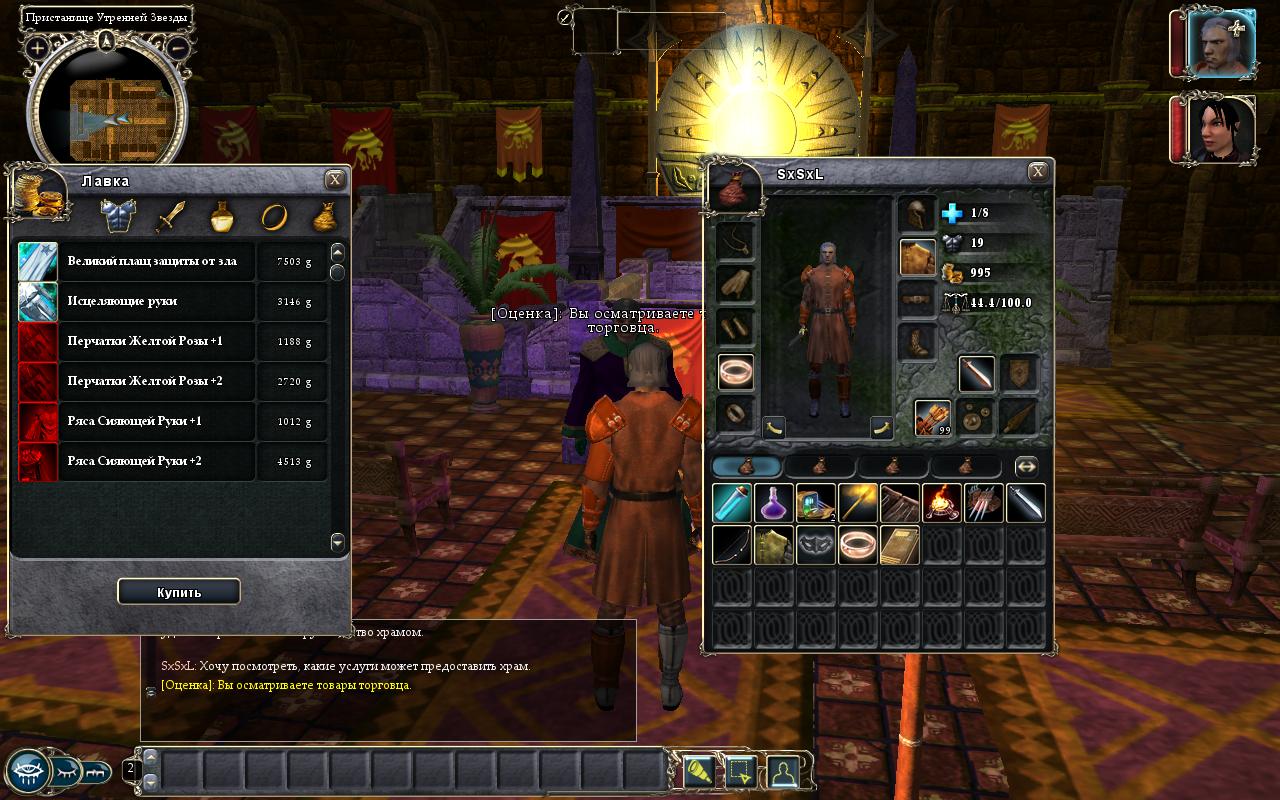Zoom in the minimap with plus button

pyautogui.click(x=37, y=47)
